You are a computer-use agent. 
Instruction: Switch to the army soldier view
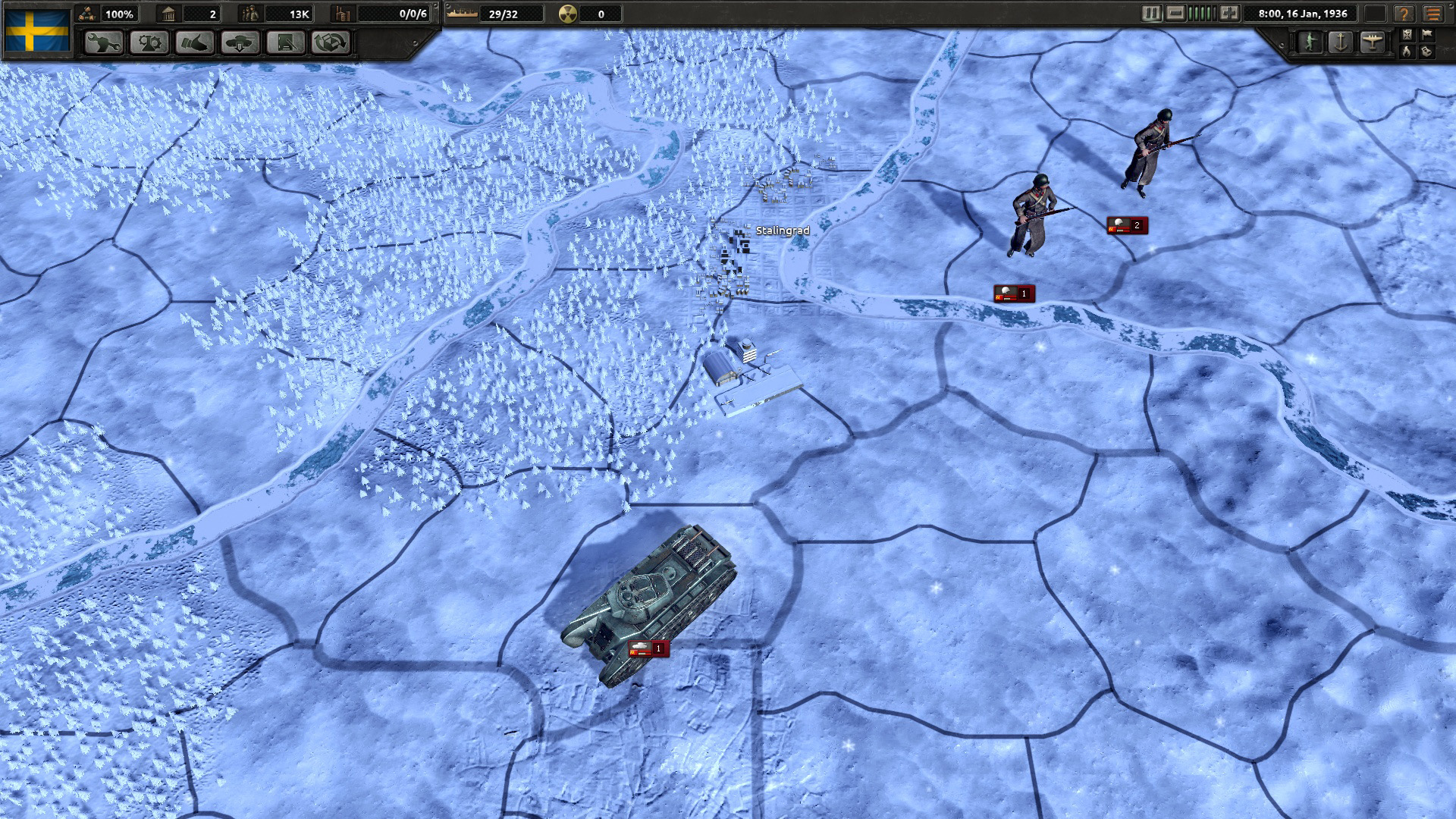click(x=1310, y=42)
